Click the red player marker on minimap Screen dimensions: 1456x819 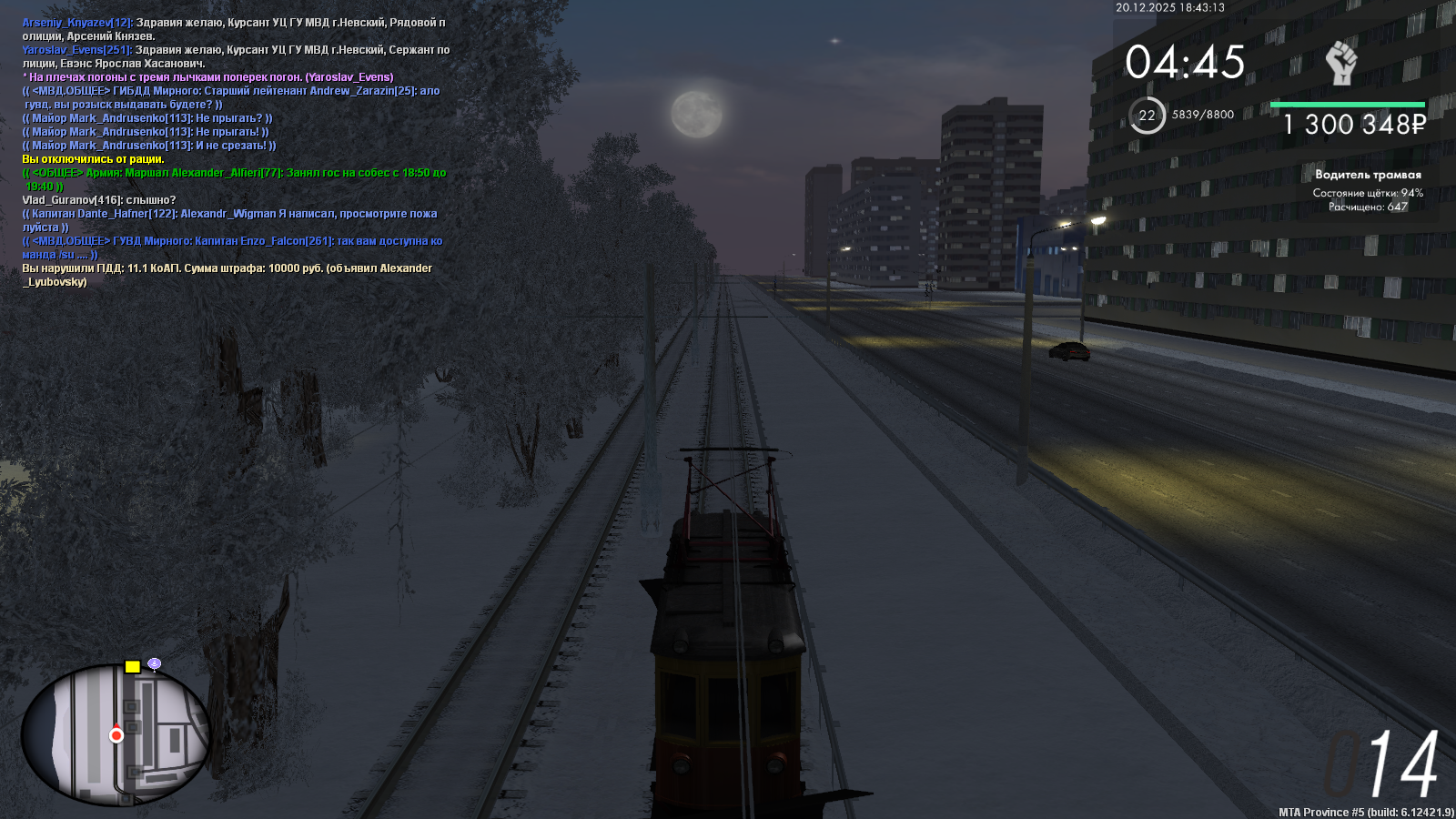coord(116,735)
